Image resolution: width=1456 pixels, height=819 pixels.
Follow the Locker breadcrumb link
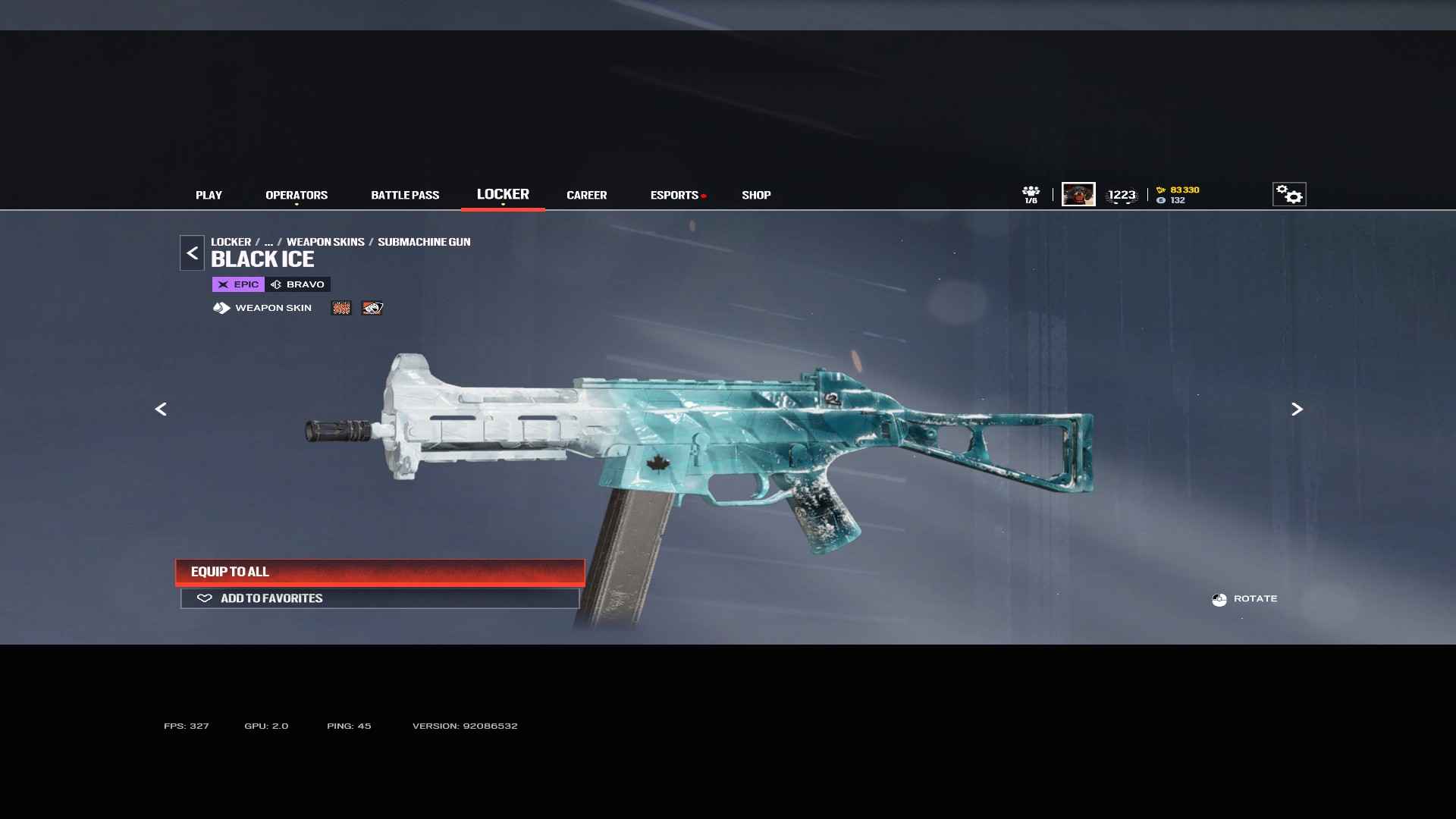[231, 242]
